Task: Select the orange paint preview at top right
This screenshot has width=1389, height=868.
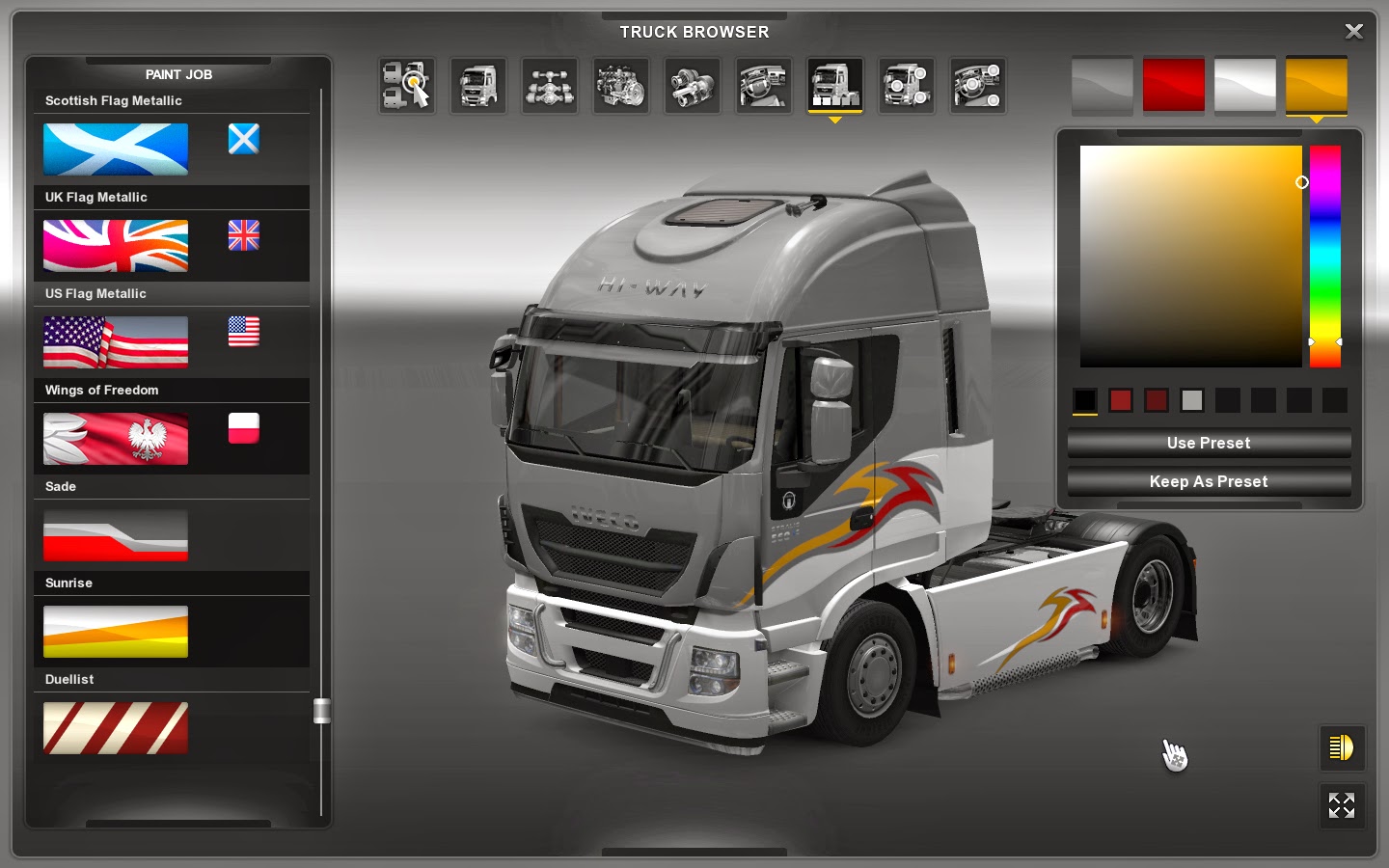Action: click(1317, 86)
